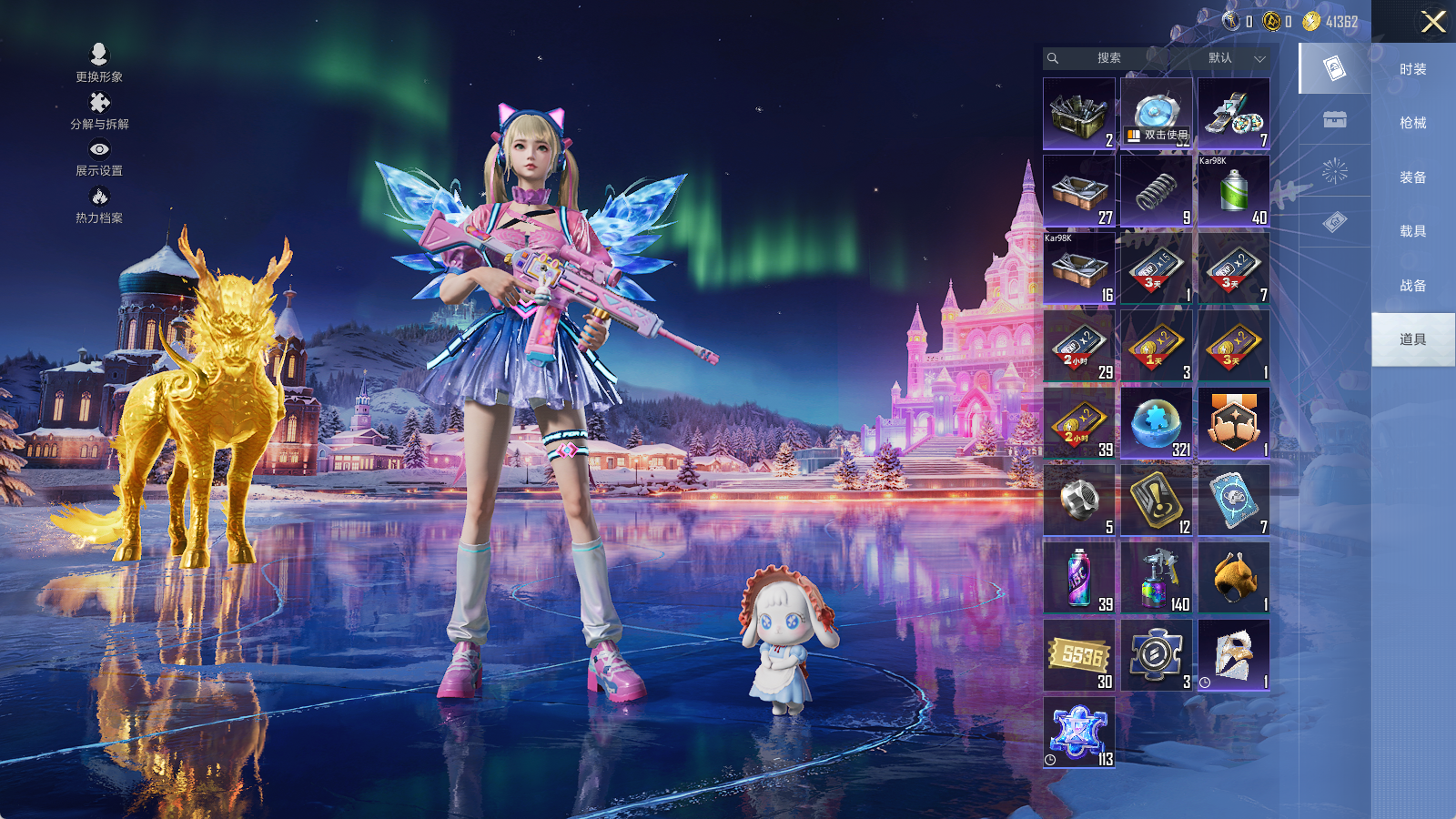Select the green spray can item

tap(1234, 191)
